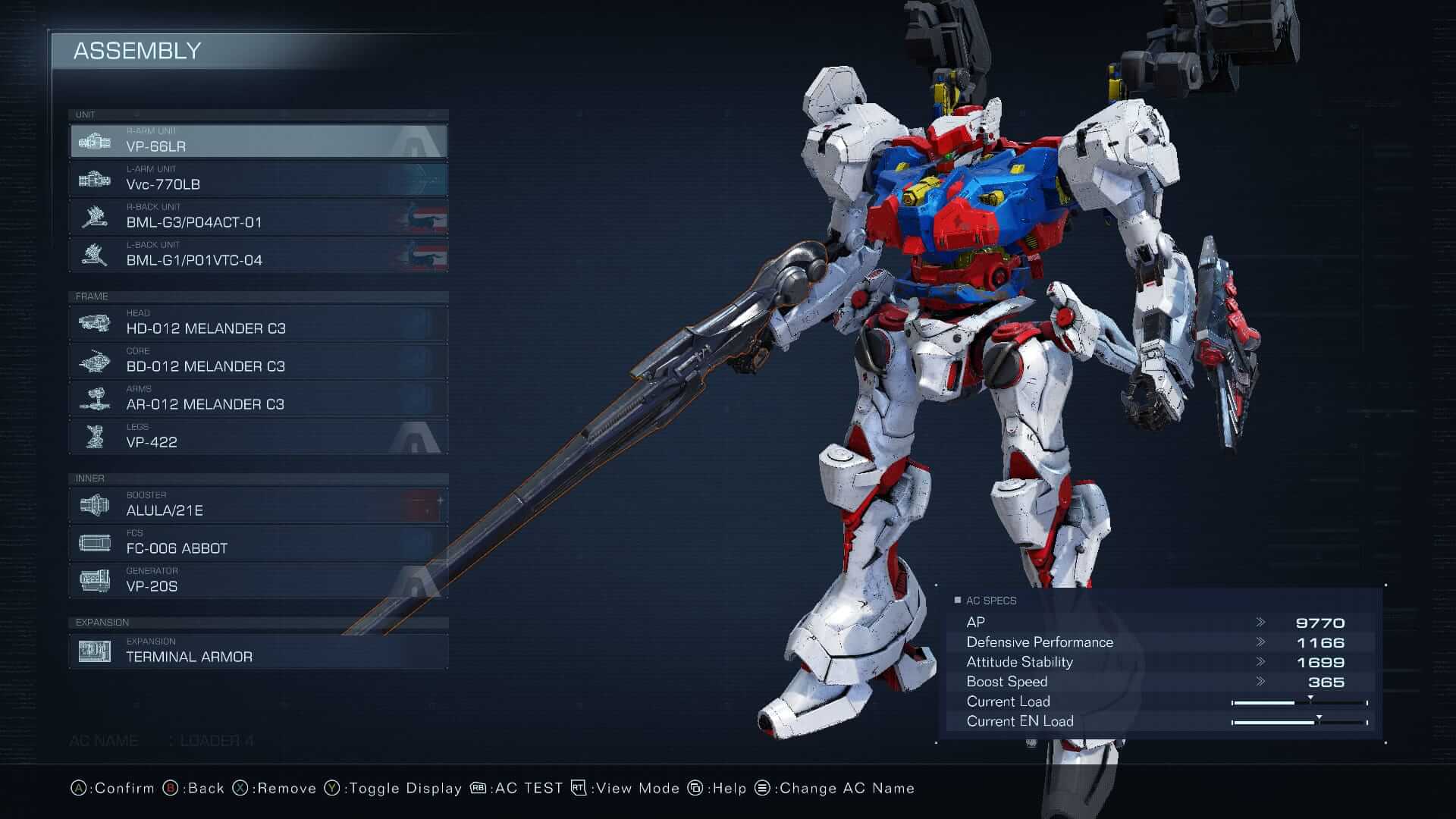1456x819 pixels.
Task: Select the BML-G1/P01VTC-04 left back unit
Action: [258, 256]
